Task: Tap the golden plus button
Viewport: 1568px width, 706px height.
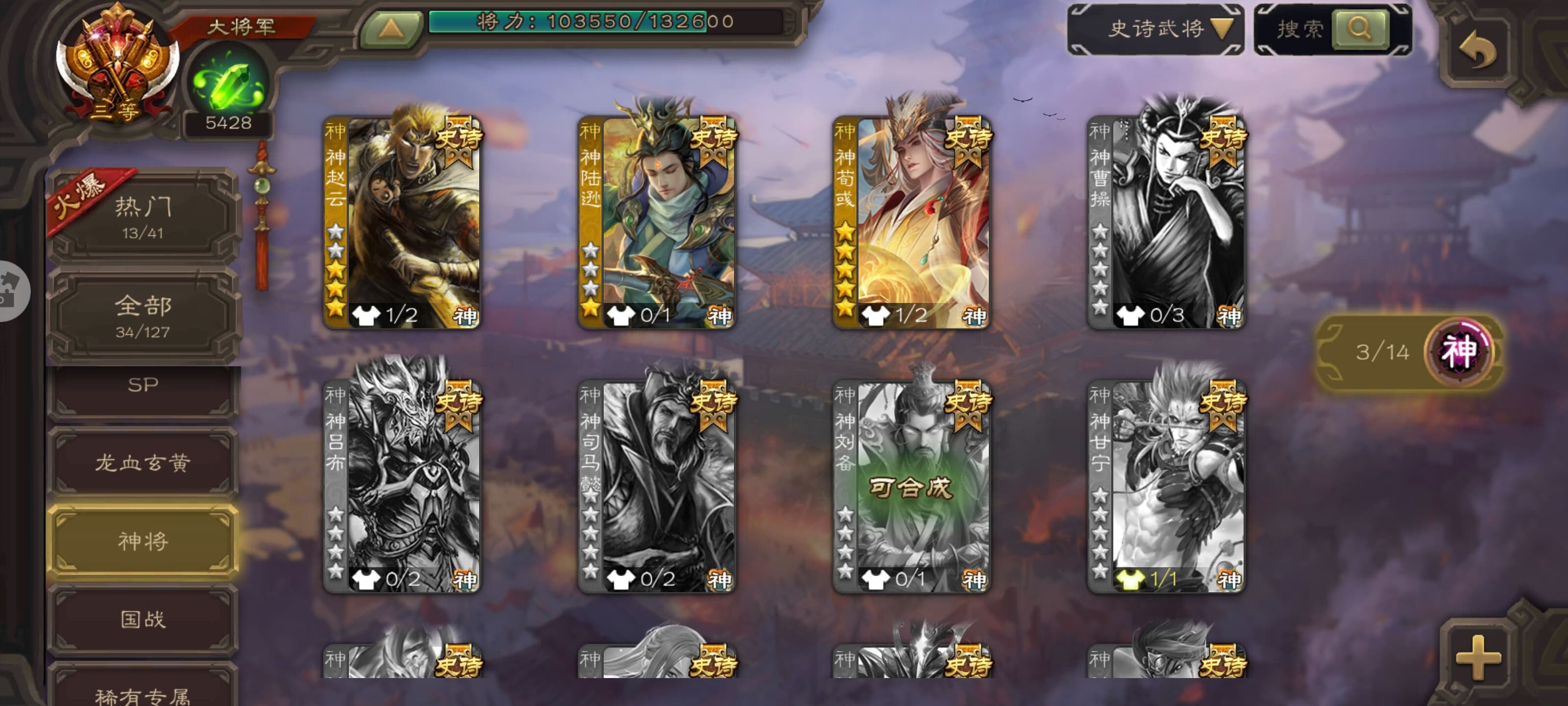Action: point(1478,657)
